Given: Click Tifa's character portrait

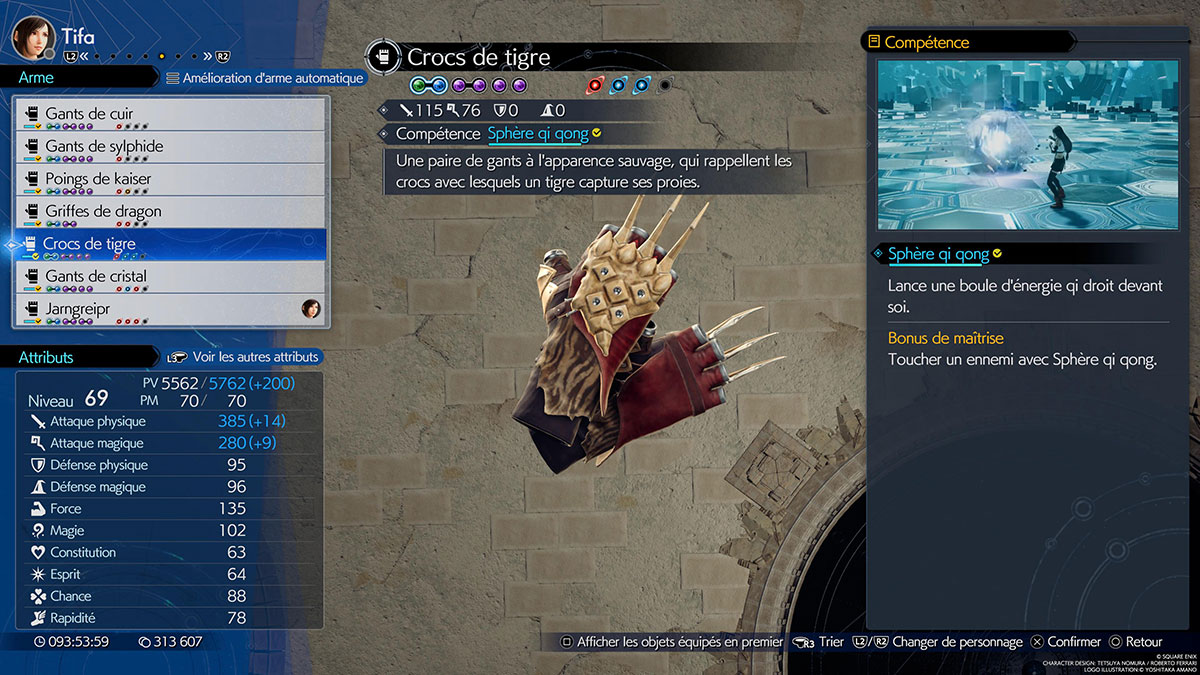Looking at the screenshot, I should tap(32, 37).
